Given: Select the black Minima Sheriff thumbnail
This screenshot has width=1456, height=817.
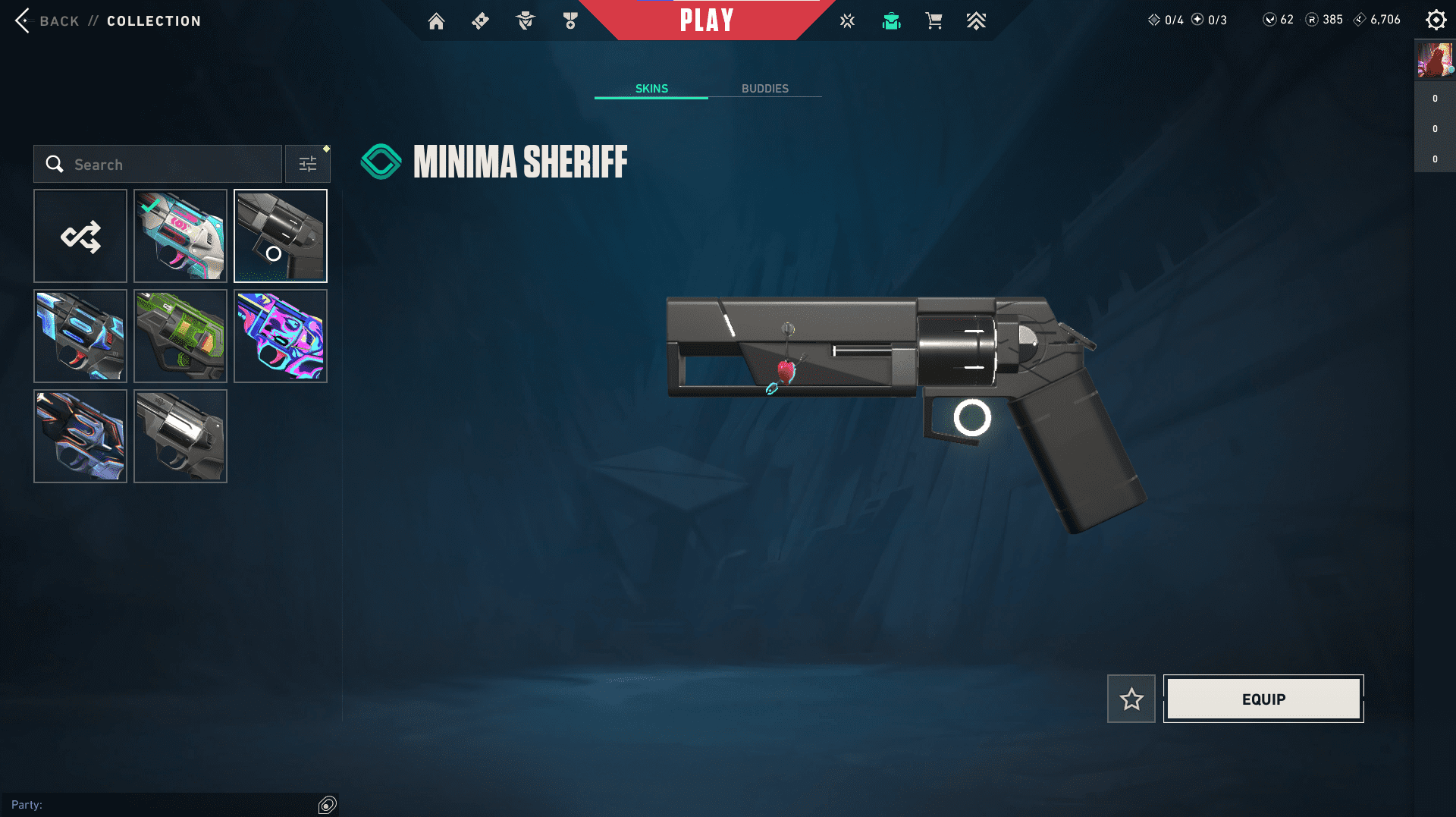Looking at the screenshot, I should [x=281, y=236].
